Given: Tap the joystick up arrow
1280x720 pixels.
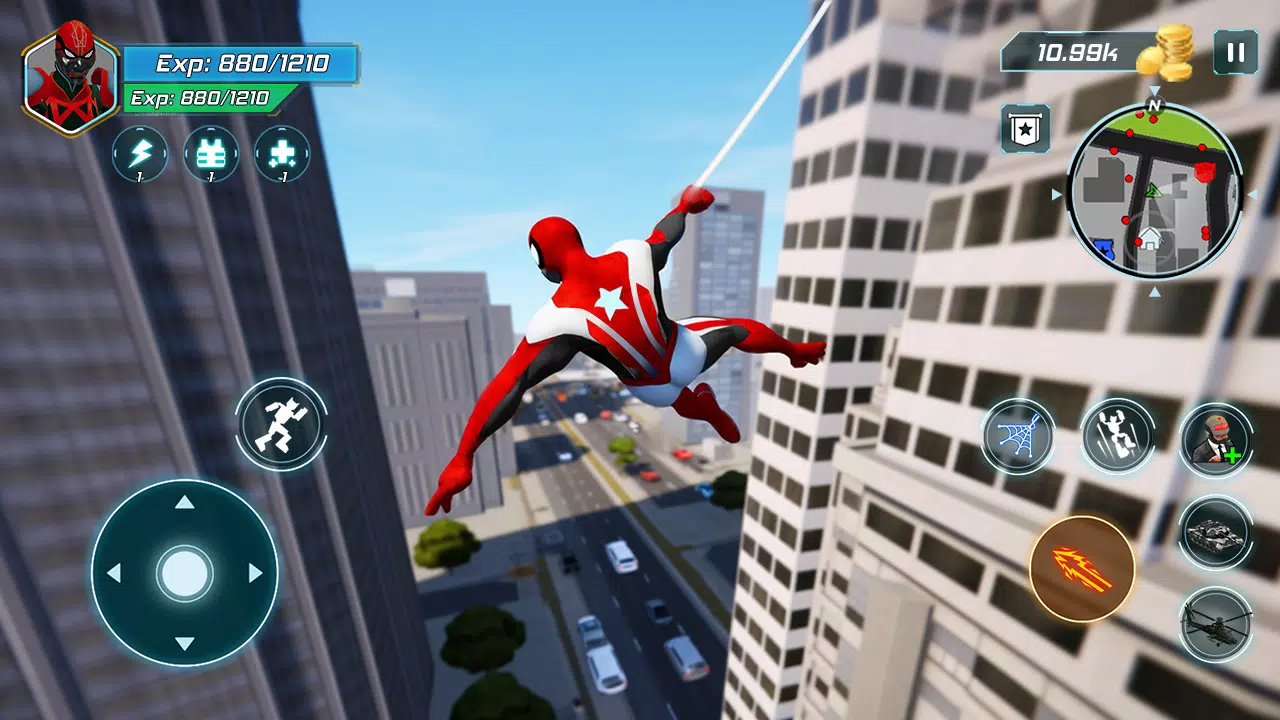Looking at the screenshot, I should click(x=184, y=502).
